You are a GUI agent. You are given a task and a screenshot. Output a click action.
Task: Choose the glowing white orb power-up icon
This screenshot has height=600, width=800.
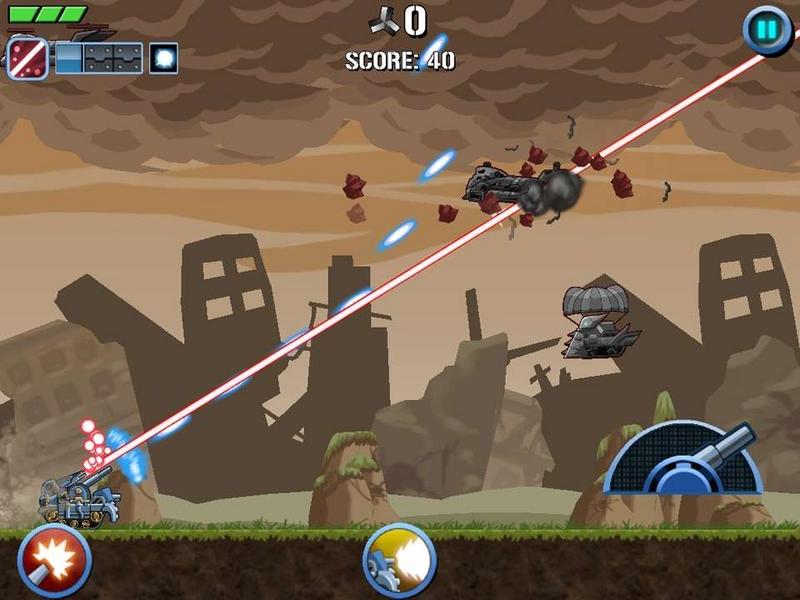click(x=164, y=58)
